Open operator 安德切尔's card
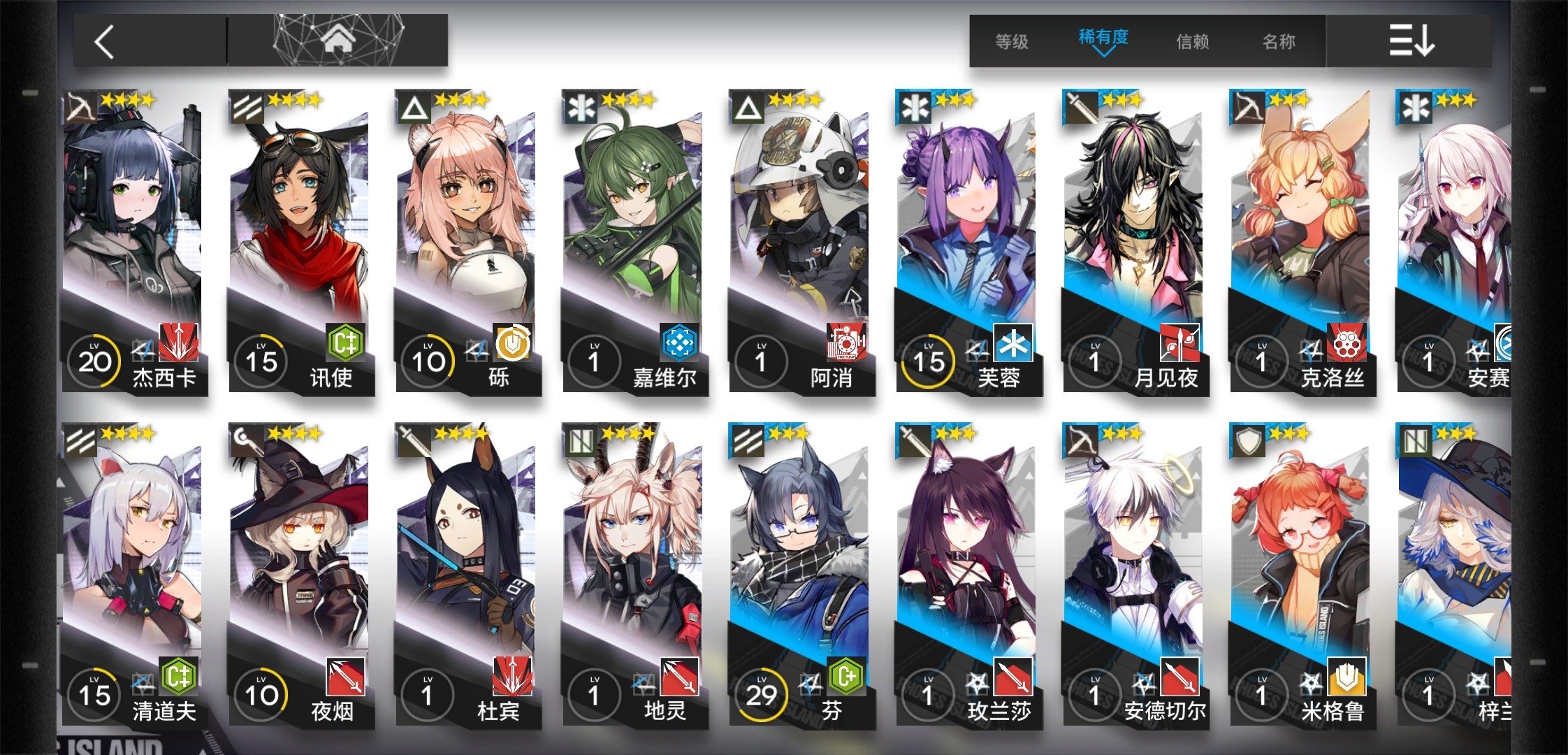 [1133, 575]
